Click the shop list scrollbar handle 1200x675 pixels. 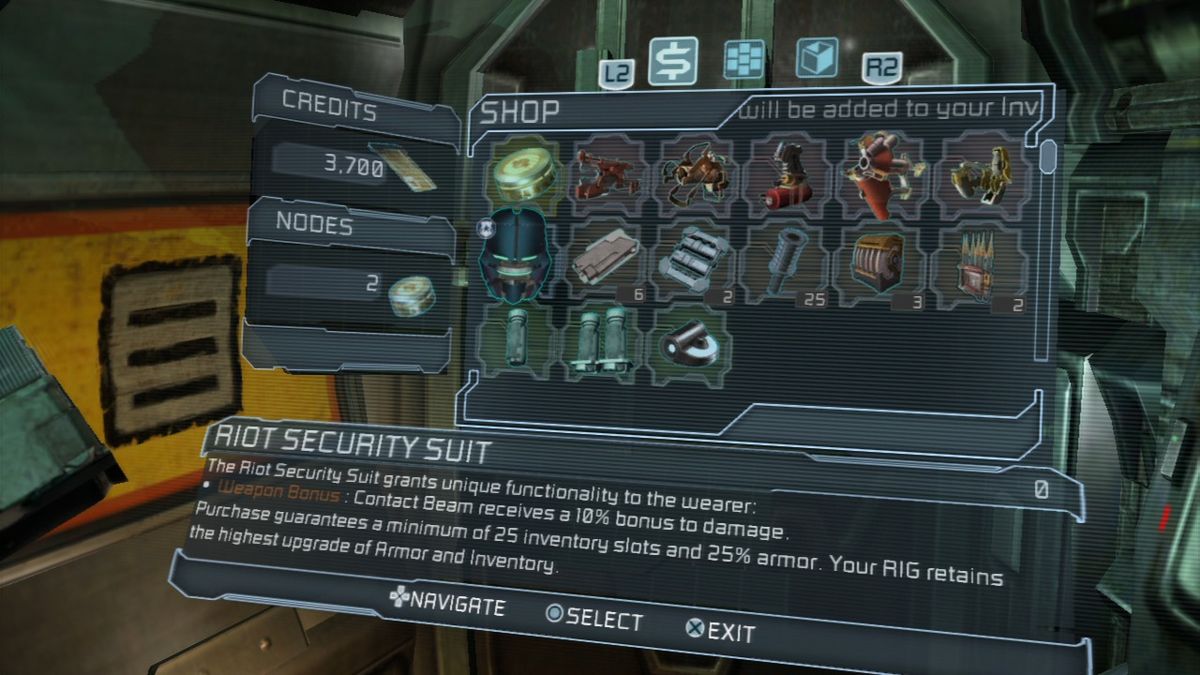point(1048,157)
